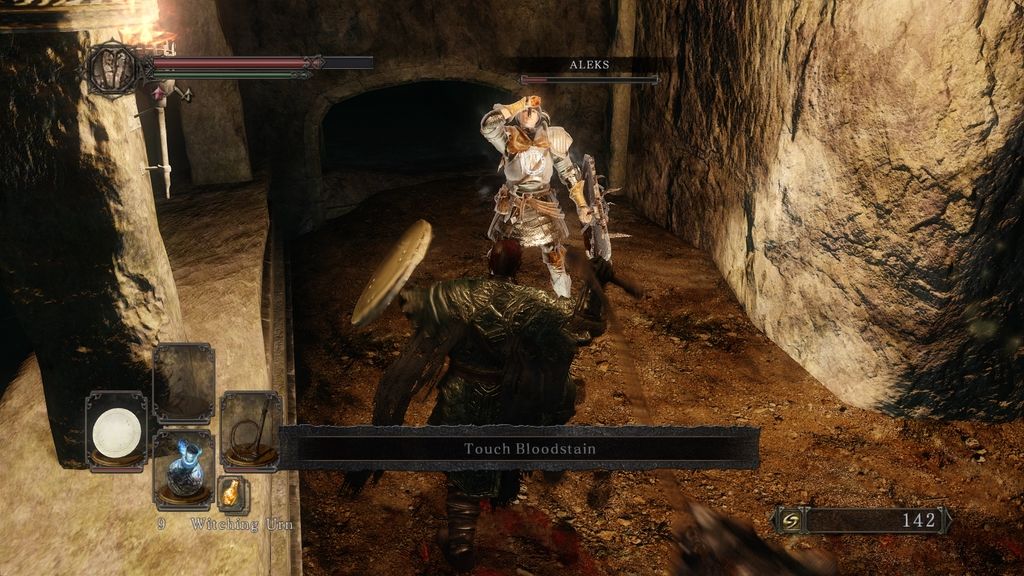Click the Touch Bloodstain prompt
The image size is (1024, 576).
[529, 449]
